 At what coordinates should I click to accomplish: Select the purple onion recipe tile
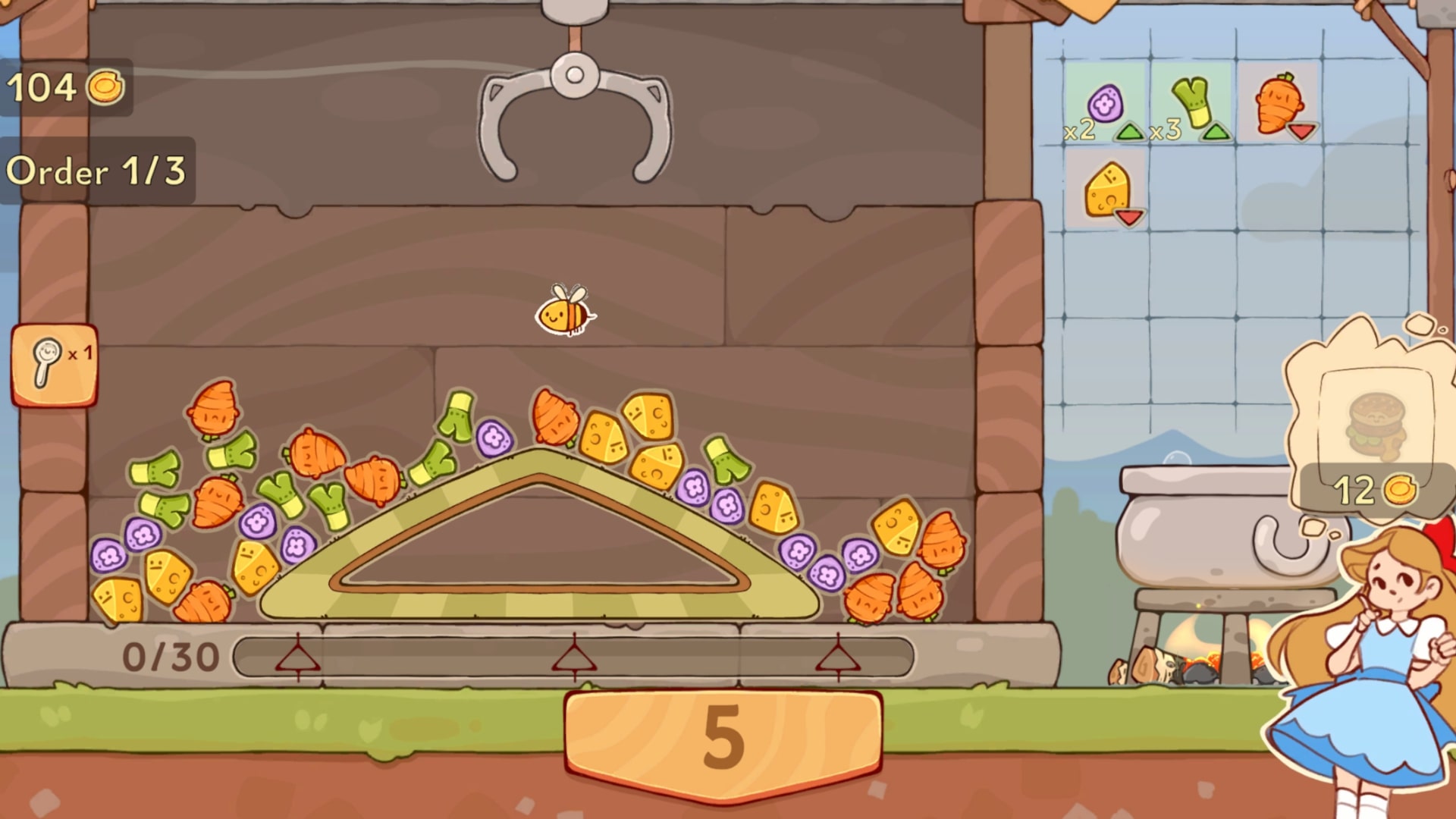pos(1104,104)
